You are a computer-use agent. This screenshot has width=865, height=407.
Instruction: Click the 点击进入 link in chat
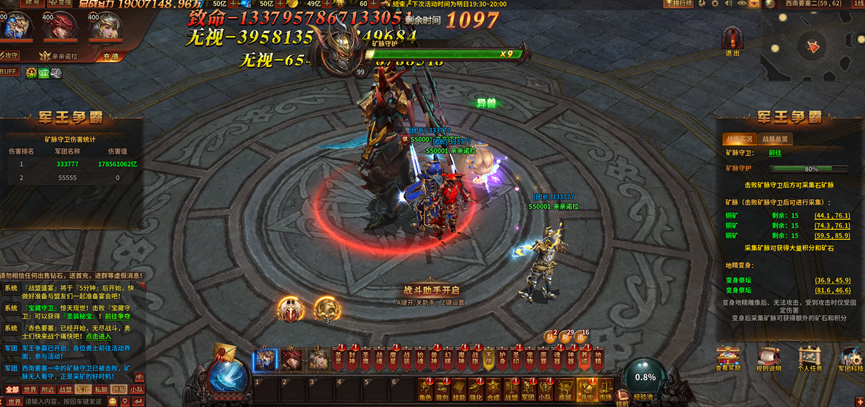pyautogui.click(x=98, y=337)
